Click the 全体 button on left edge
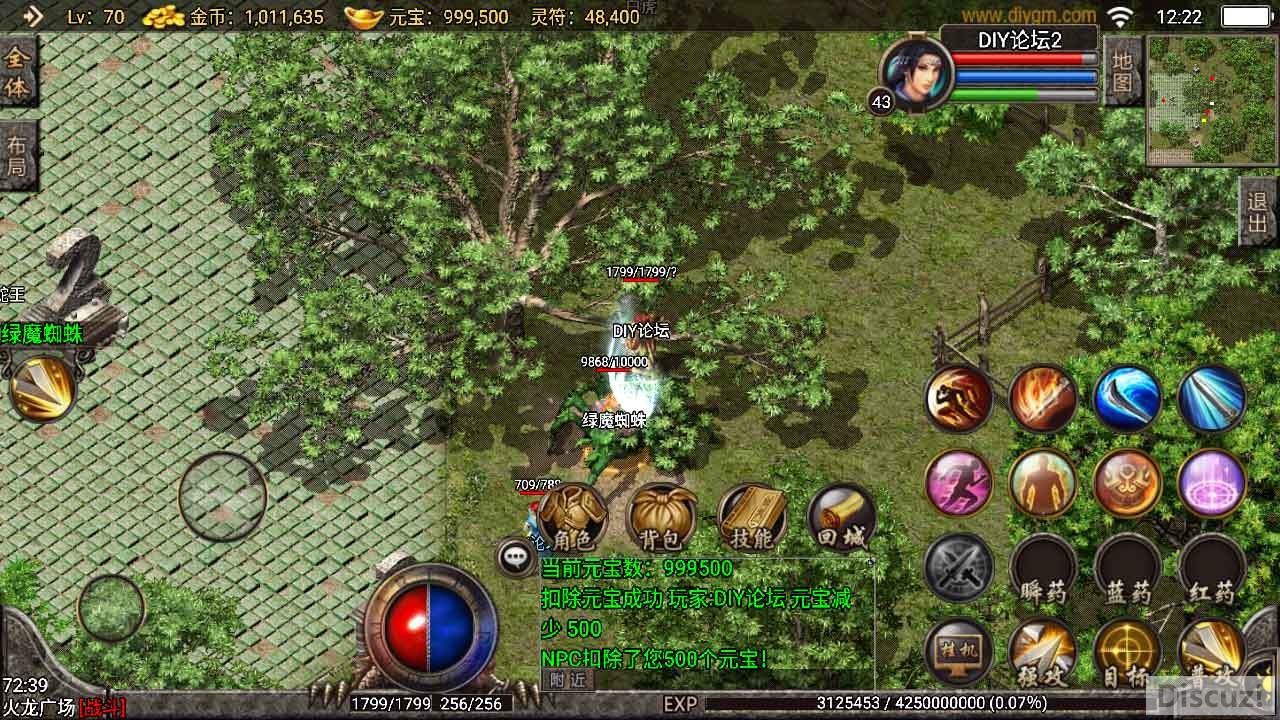 click(x=17, y=71)
